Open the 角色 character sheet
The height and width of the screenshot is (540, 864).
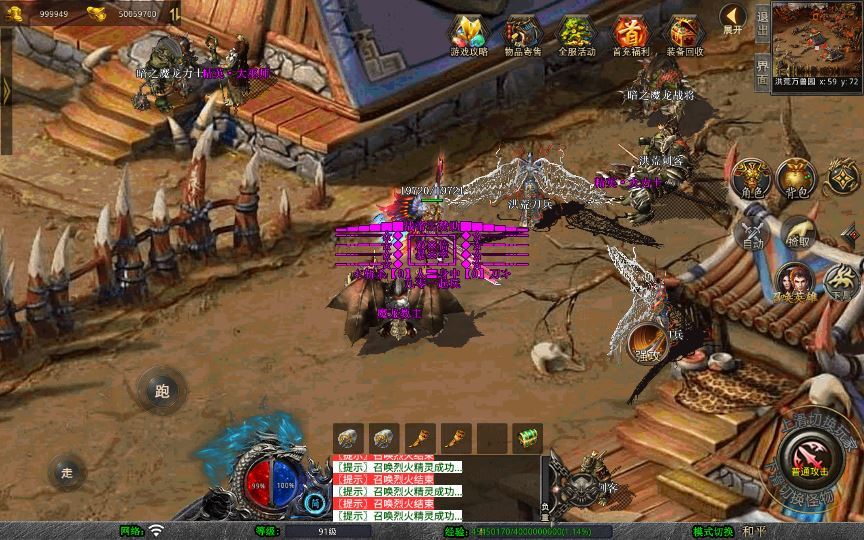(x=751, y=179)
